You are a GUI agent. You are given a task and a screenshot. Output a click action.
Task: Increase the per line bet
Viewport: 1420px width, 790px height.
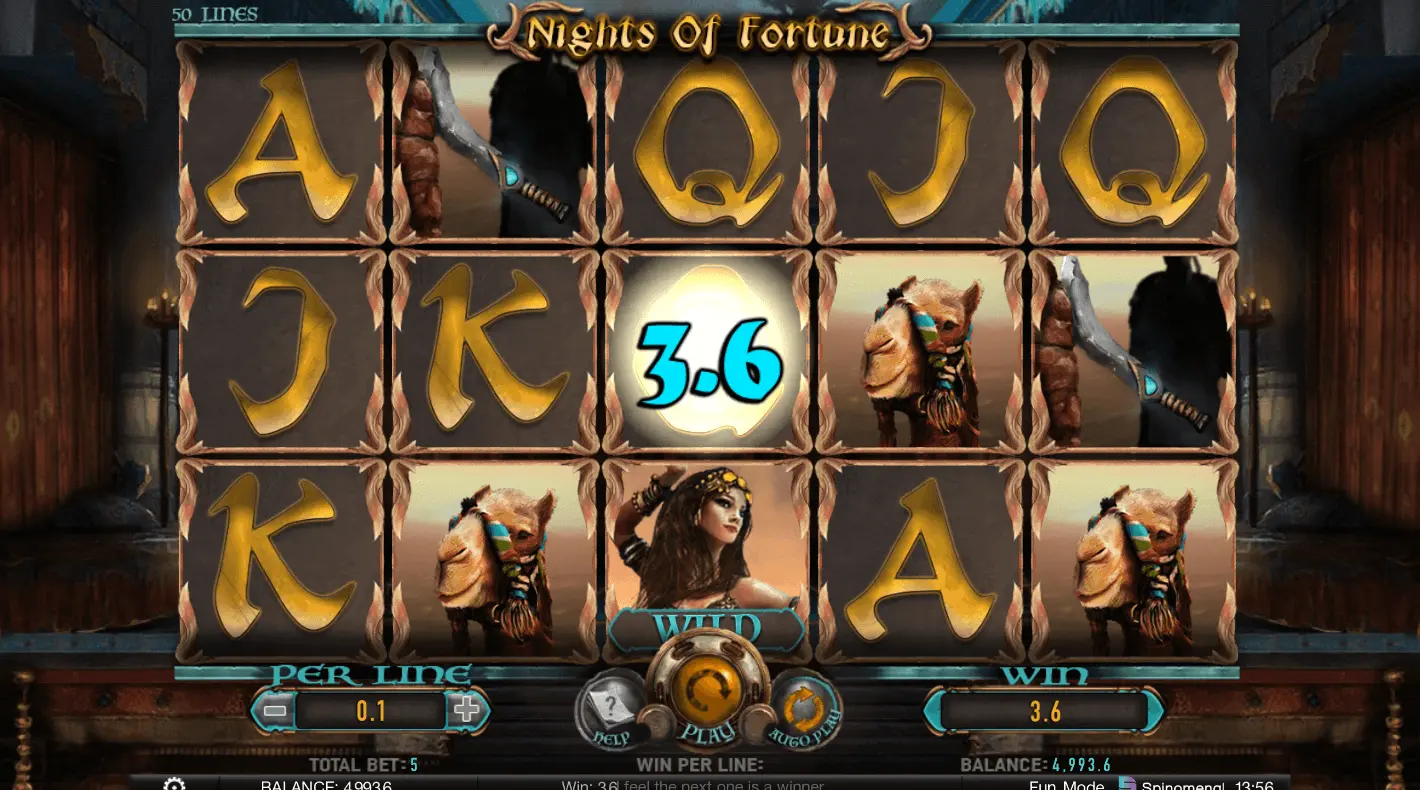[x=466, y=711]
